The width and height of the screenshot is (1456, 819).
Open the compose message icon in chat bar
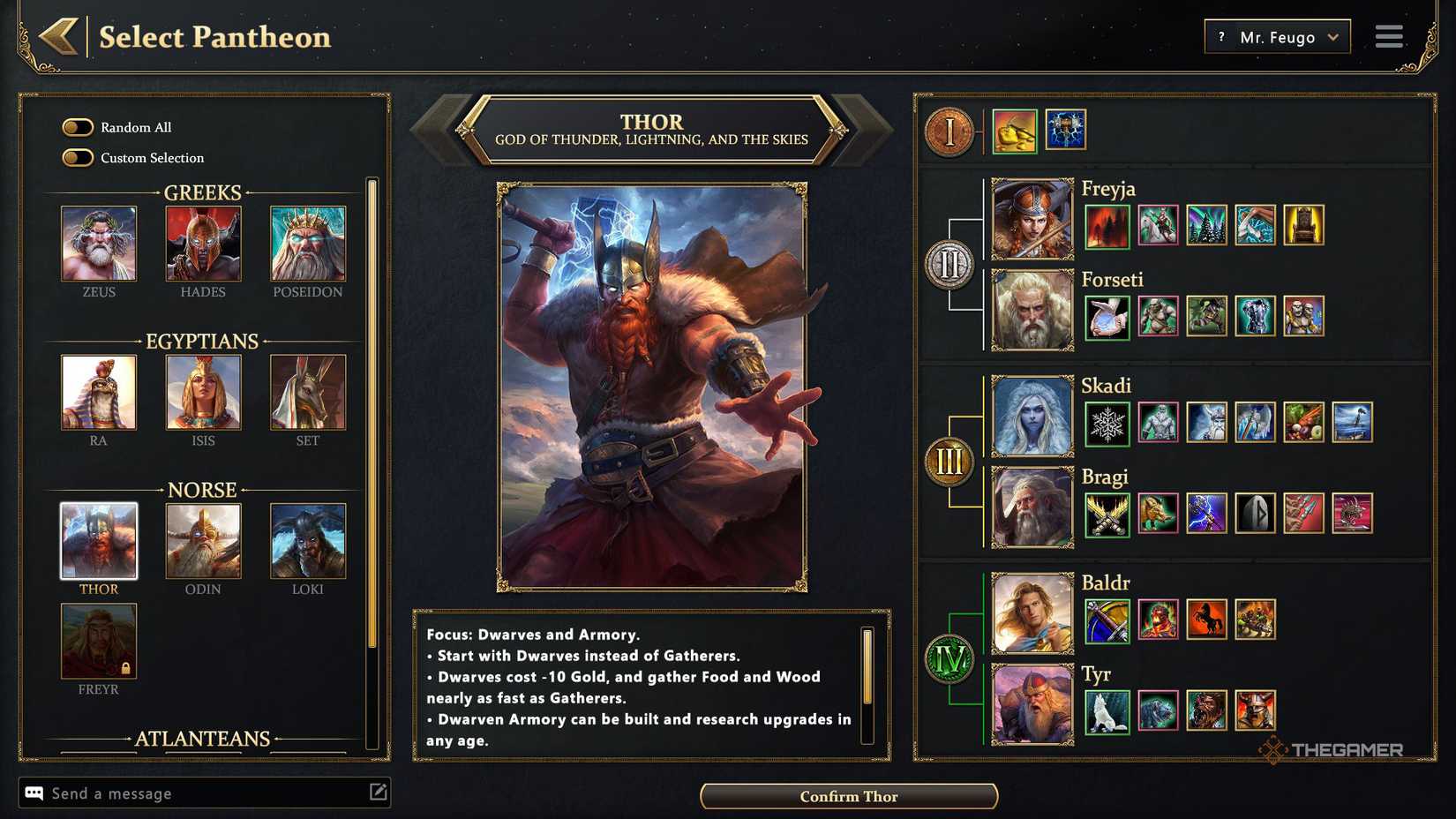pos(379,793)
